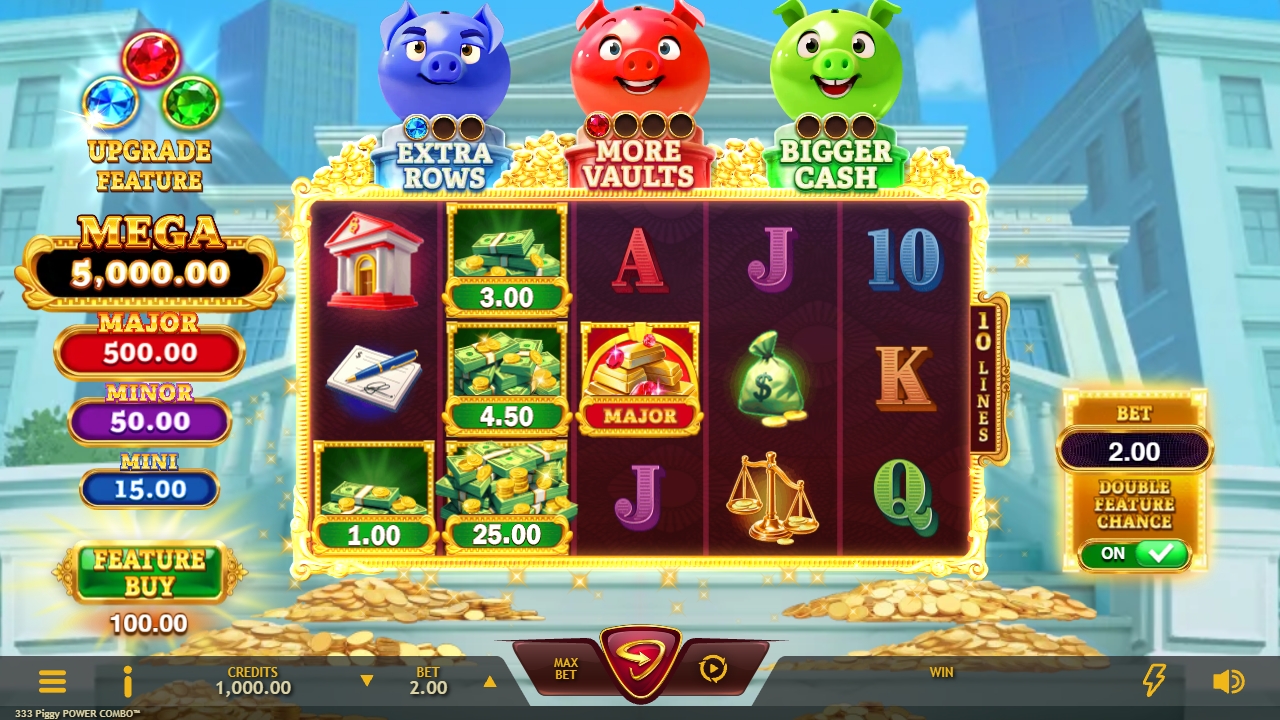The image size is (1280, 720).
Task: Open the bet amount panel showing 2.00
Action: [x=1134, y=452]
